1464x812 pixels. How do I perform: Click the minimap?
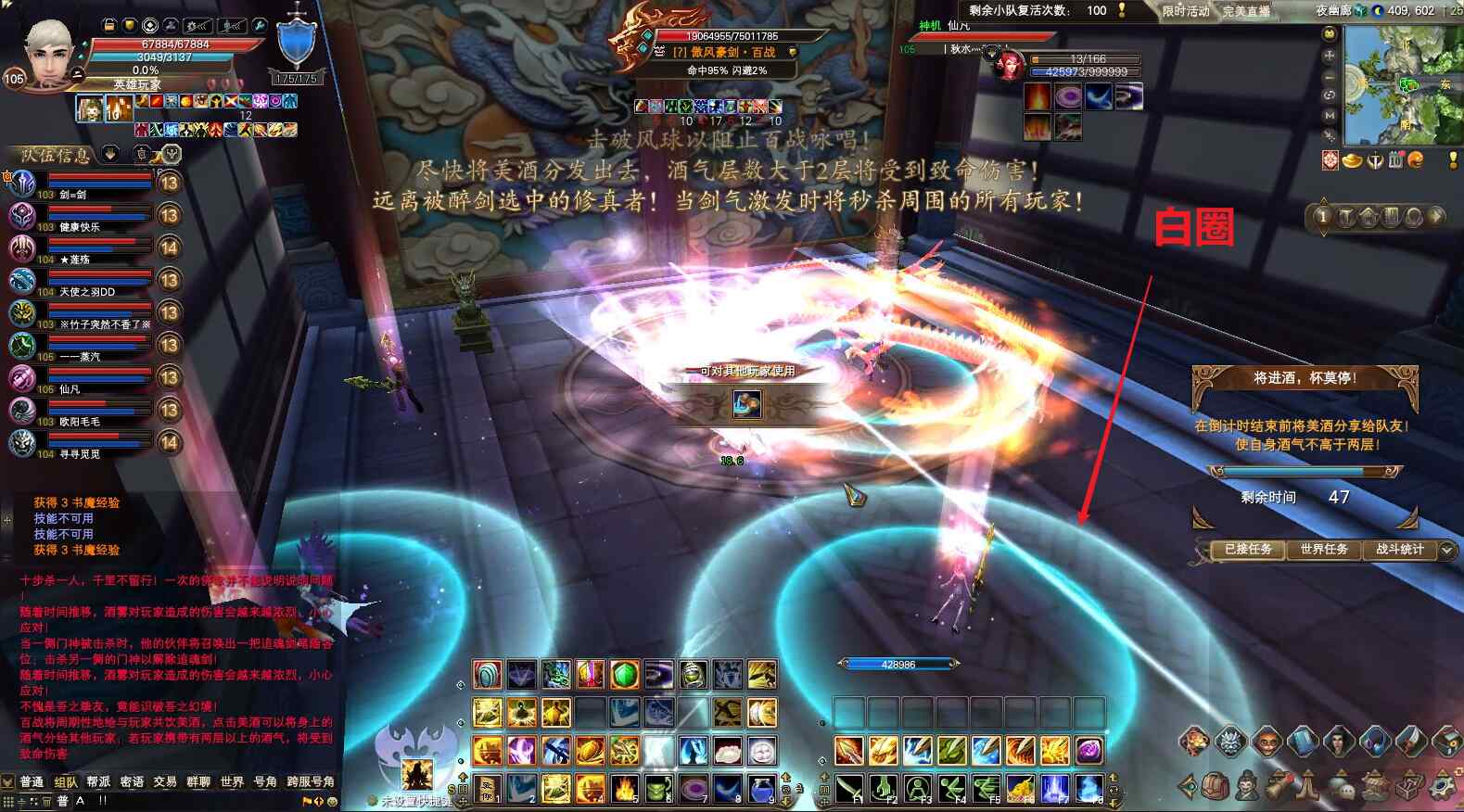(1400, 85)
